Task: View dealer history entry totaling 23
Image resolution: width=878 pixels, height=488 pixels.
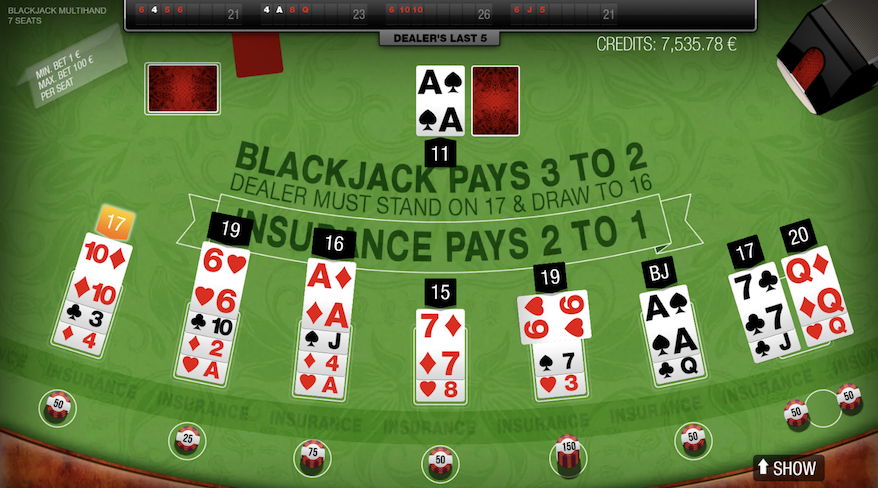Action: pyautogui.click(x=312, y=13)
